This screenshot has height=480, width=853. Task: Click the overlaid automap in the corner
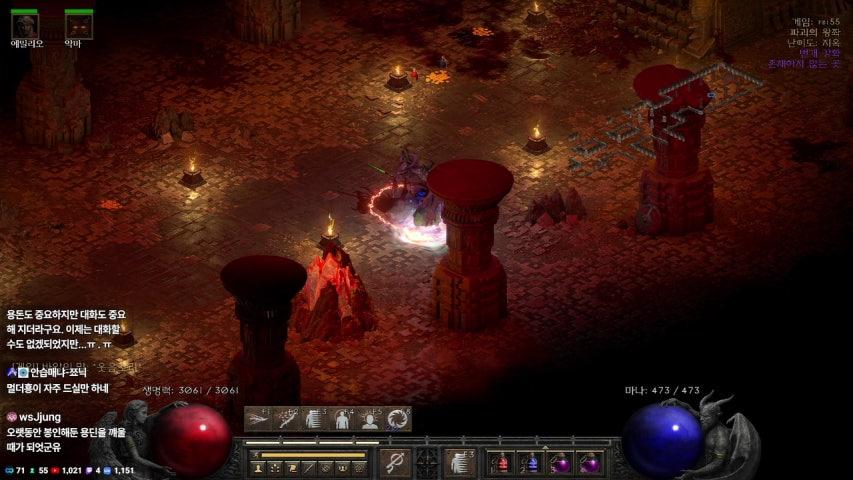click(660, 115)
